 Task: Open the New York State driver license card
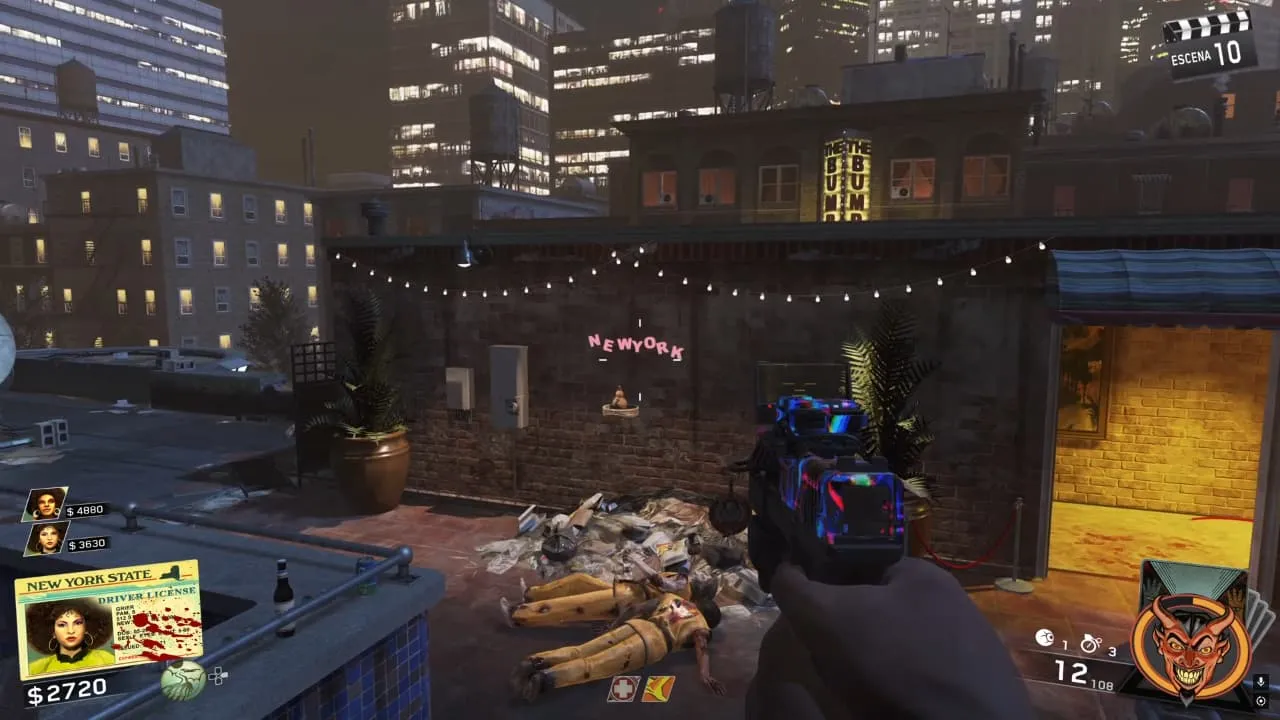(x=108, y=619)
